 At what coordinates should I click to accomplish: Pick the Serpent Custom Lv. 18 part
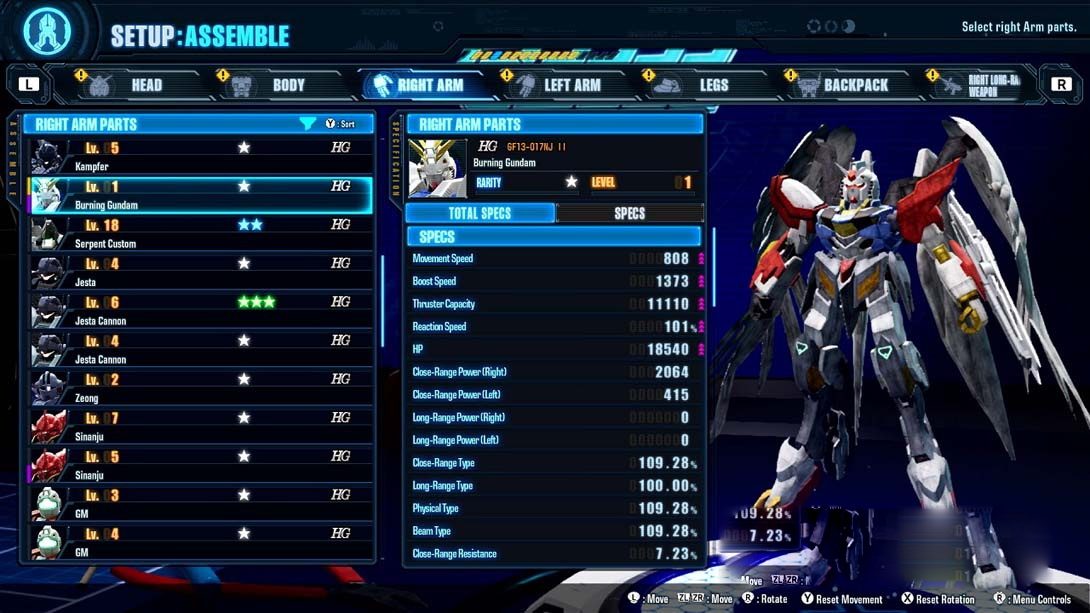[x=200, y=234]
